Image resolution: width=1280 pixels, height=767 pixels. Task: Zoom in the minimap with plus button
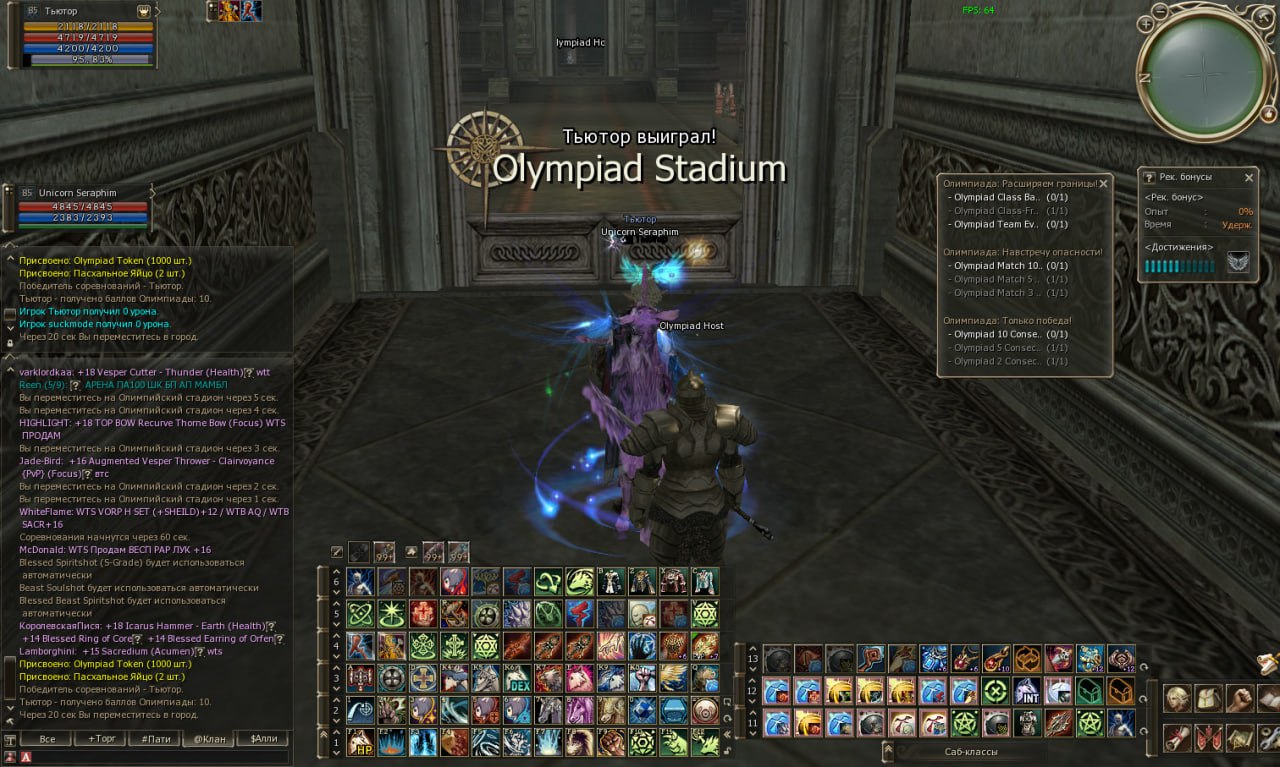(x=1146, y=25)
